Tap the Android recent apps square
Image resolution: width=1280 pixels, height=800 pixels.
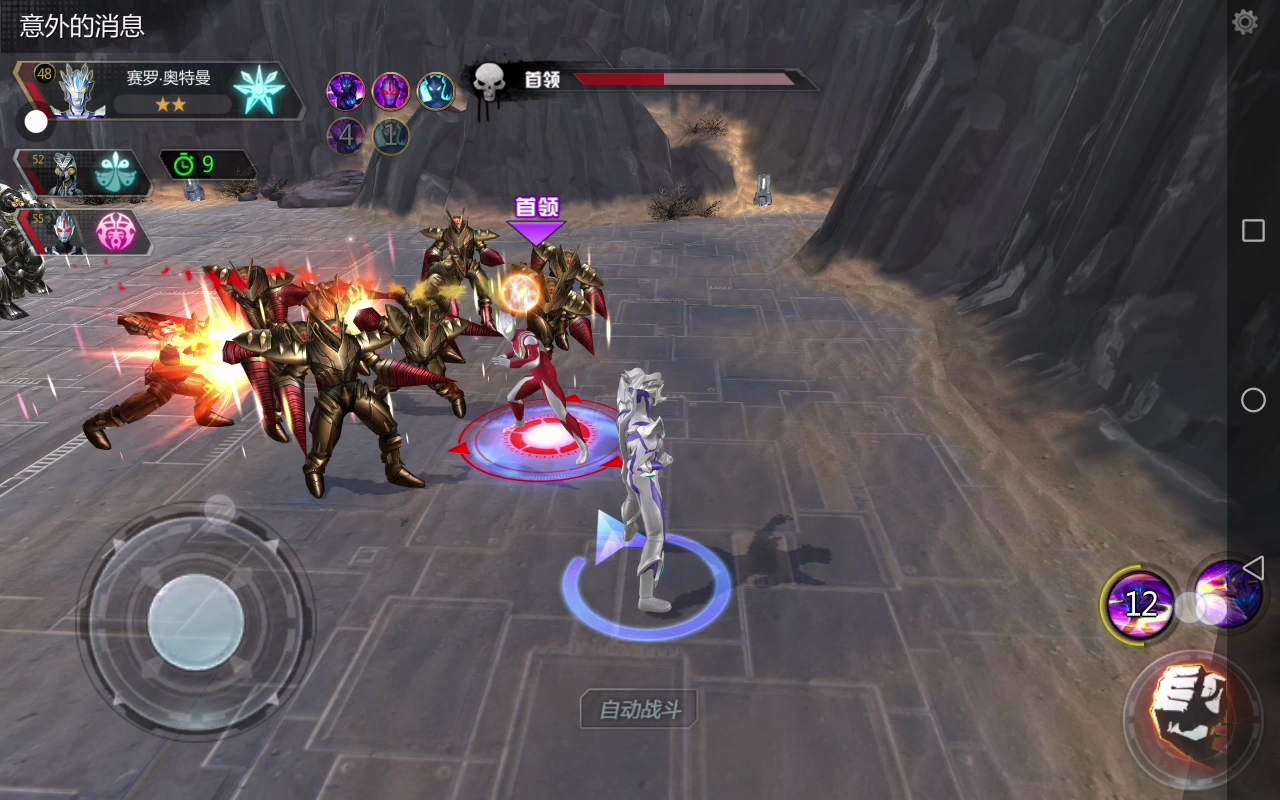(x=1253, y=231)
